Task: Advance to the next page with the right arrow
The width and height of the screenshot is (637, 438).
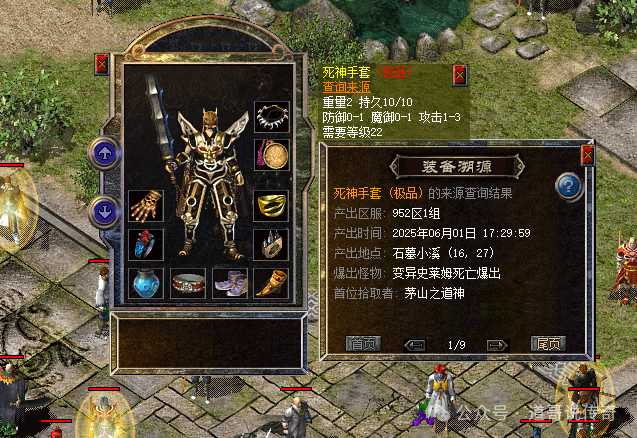Action: click(x=497, y=344)
